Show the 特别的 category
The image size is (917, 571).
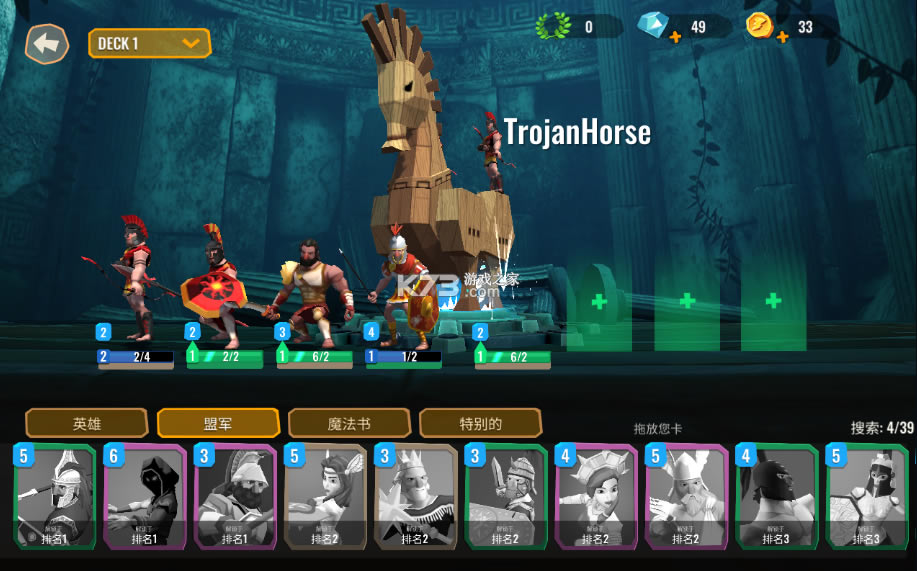pyautogui.click(x=480, y=423)
